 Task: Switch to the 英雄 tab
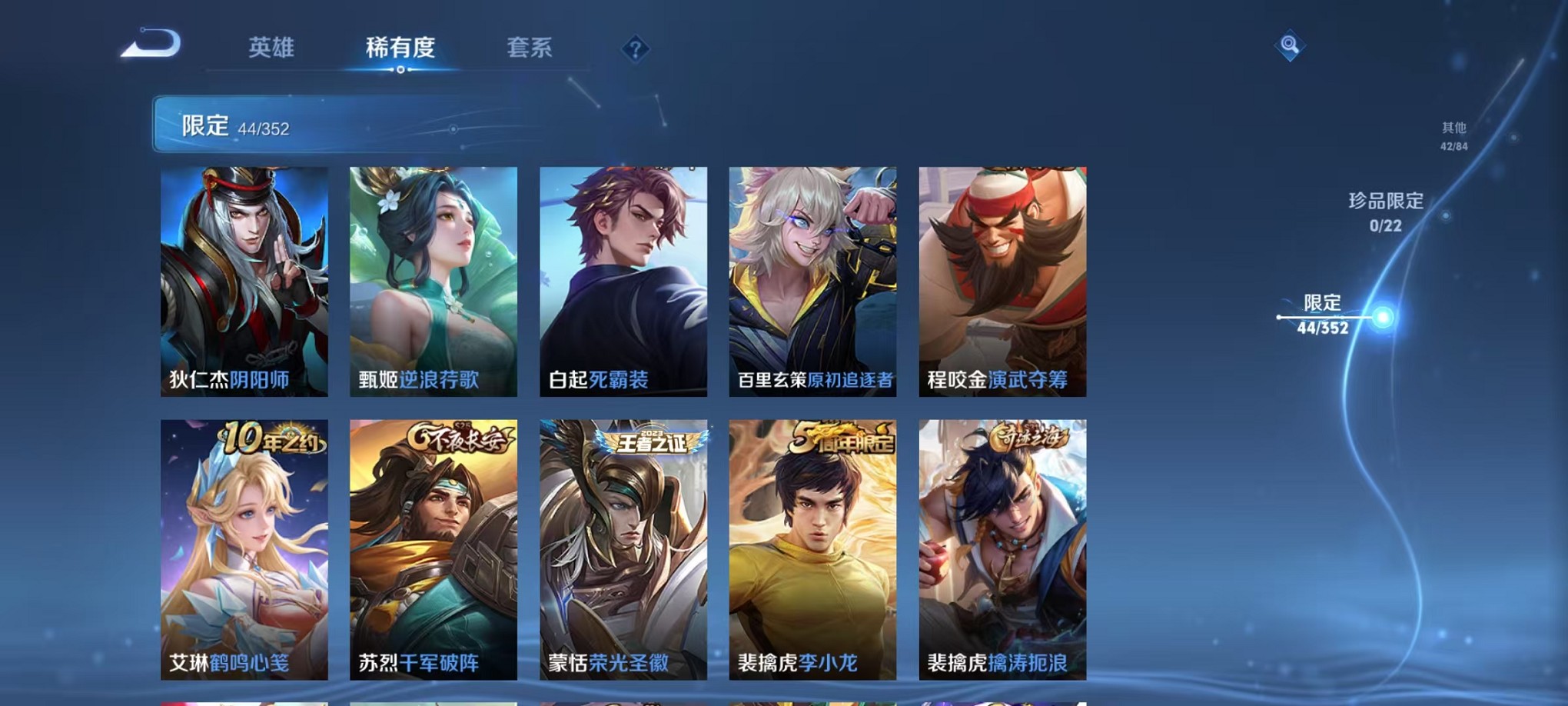pyautogui.click(x=273, y=48)
